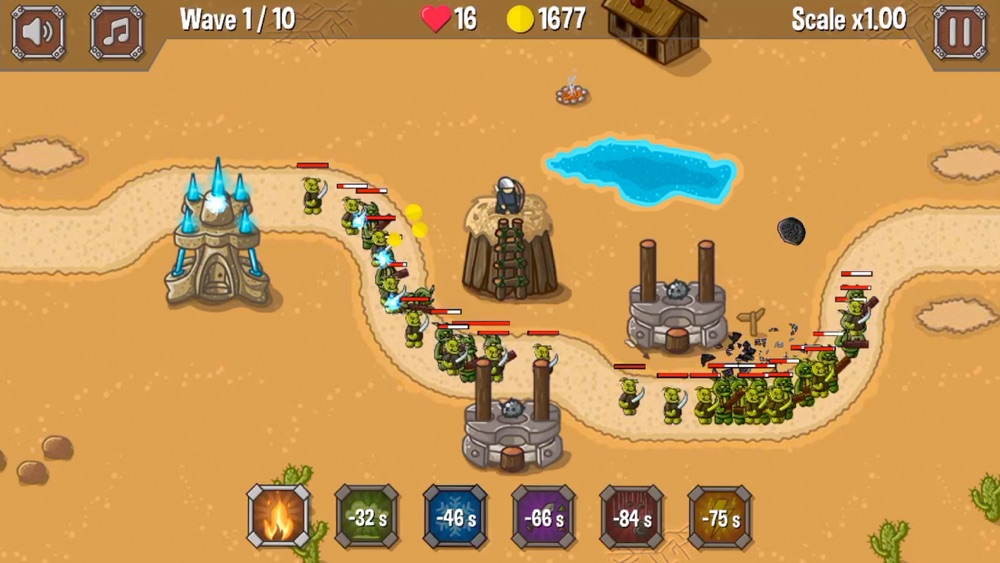Pause the game
Viewport: 1000px width, 563px height.
(960, 32)
